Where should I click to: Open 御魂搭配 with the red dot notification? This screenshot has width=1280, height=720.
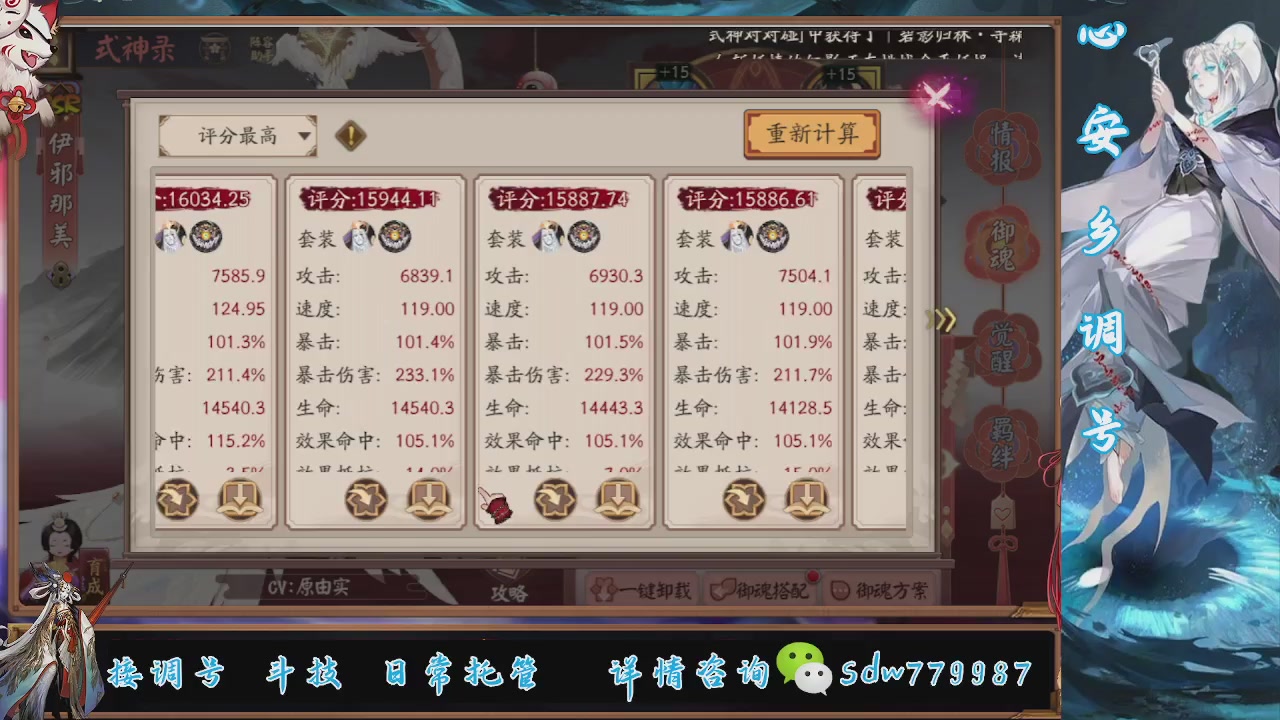[x=763, y=591]
